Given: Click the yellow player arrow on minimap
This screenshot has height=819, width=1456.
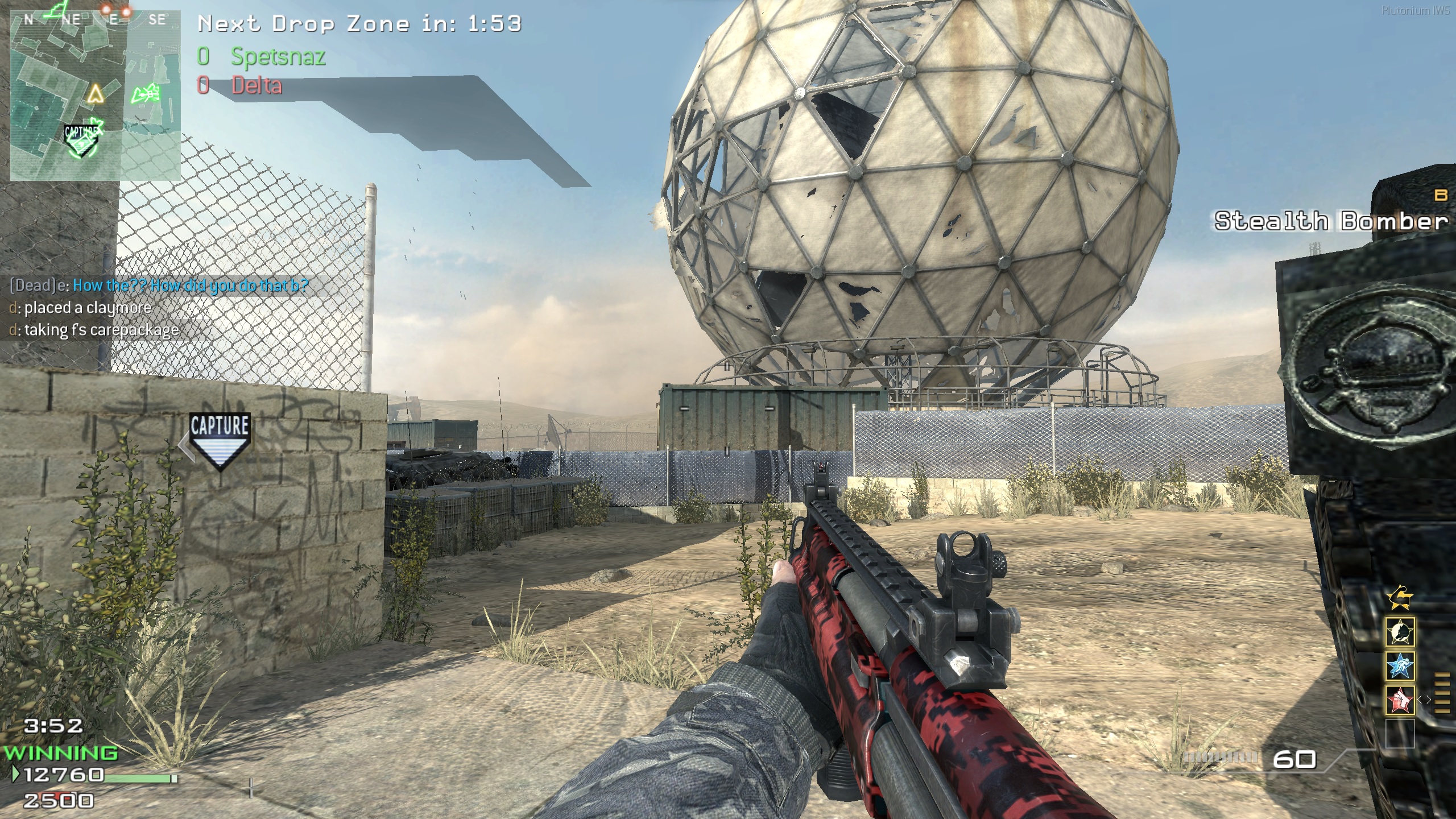Looking at the screenshot, I should tap(95, 93).
